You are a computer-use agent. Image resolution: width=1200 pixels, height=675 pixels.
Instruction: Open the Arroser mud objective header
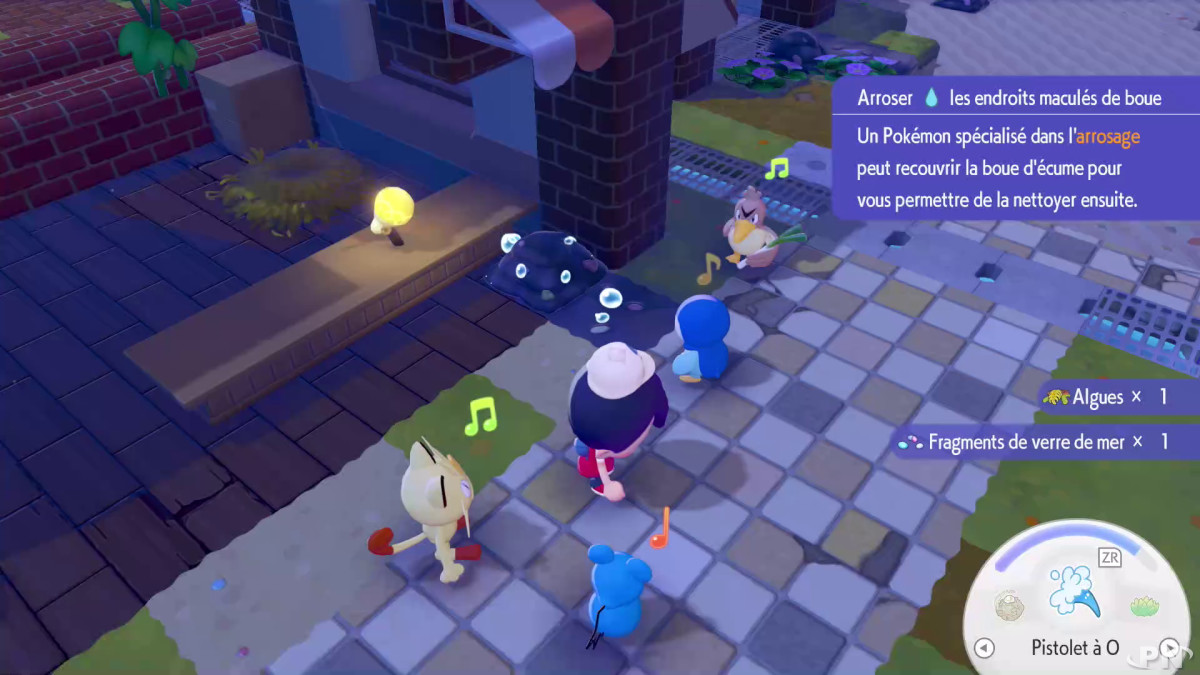[1010, 98]
